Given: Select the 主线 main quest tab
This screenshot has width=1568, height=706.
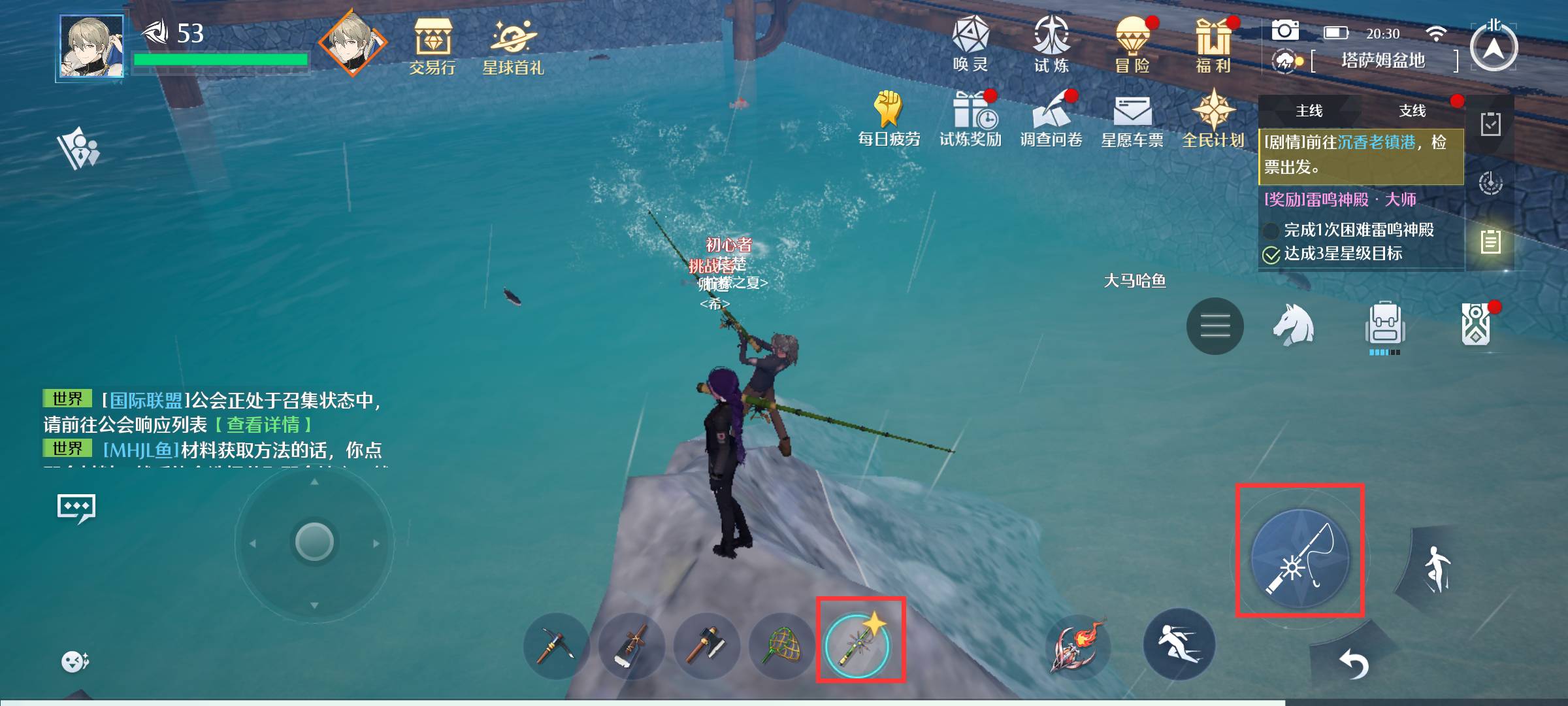Looking at the screenshot, I should 1309,111.
